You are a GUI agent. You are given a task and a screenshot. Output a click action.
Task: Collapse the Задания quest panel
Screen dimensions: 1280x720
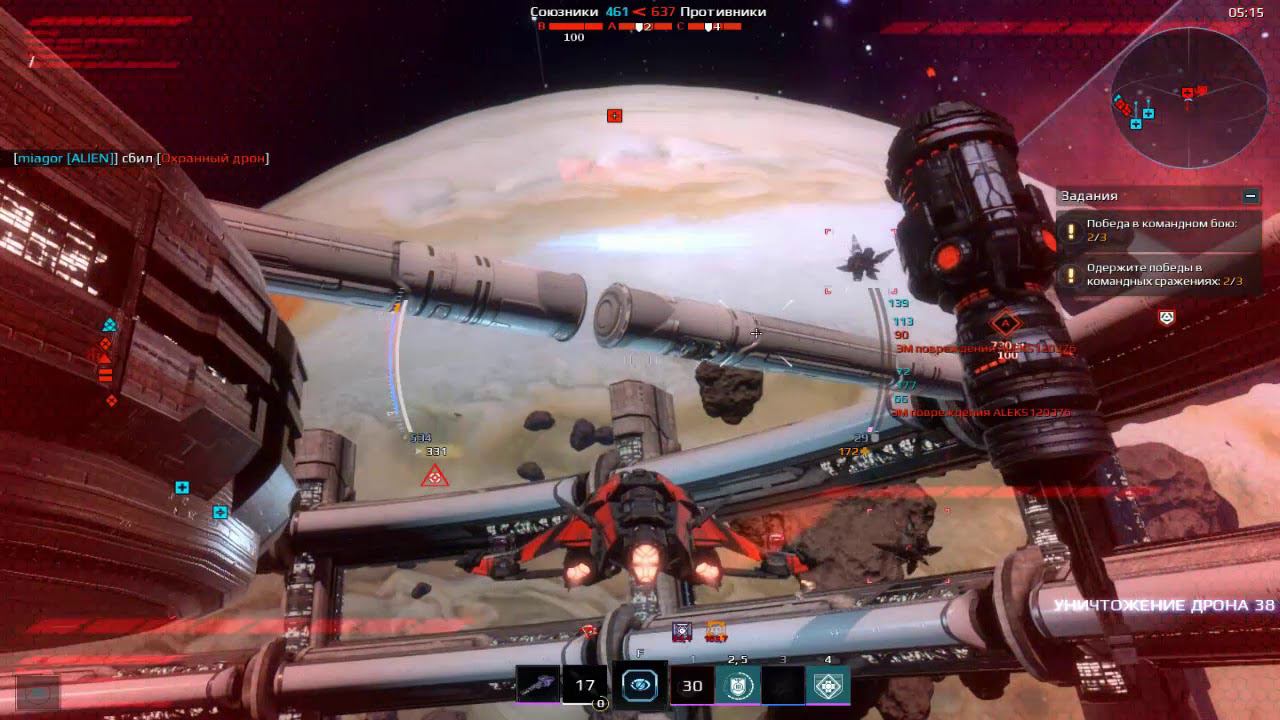click(x=1249, y=197)
